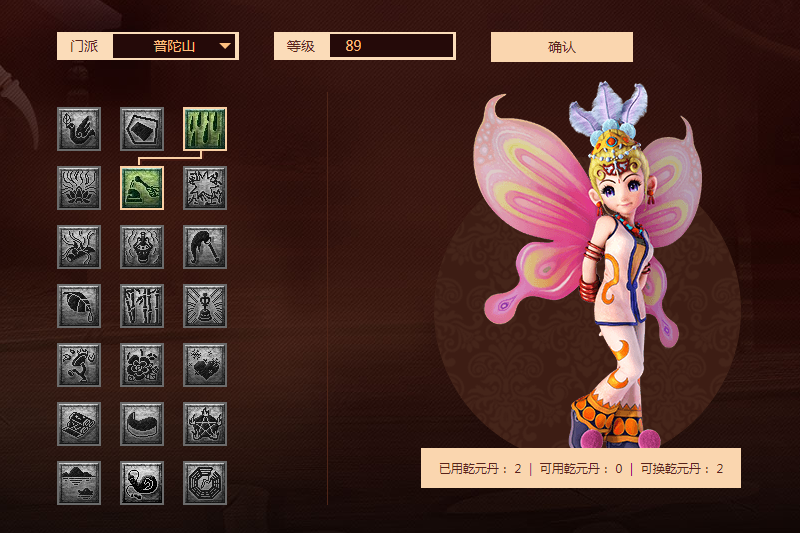Pick the coiled snail shell skill icon

coord(142,483)
